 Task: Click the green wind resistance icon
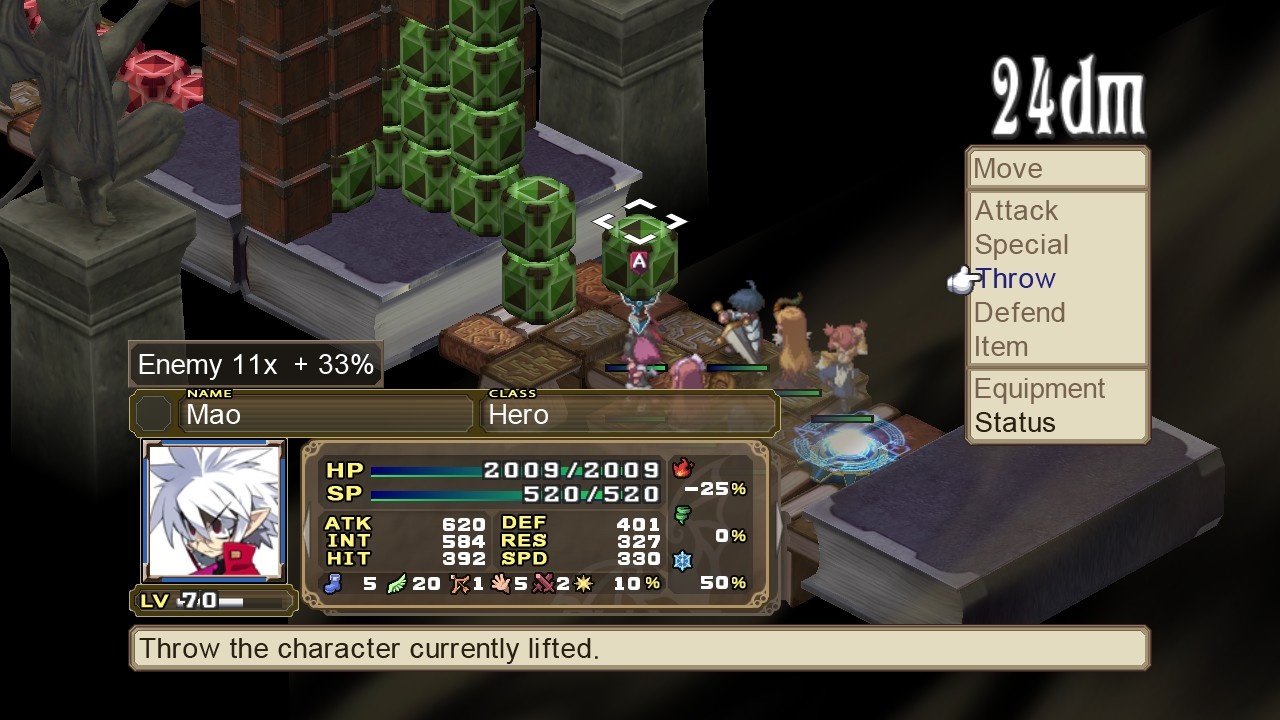[681, 513]
